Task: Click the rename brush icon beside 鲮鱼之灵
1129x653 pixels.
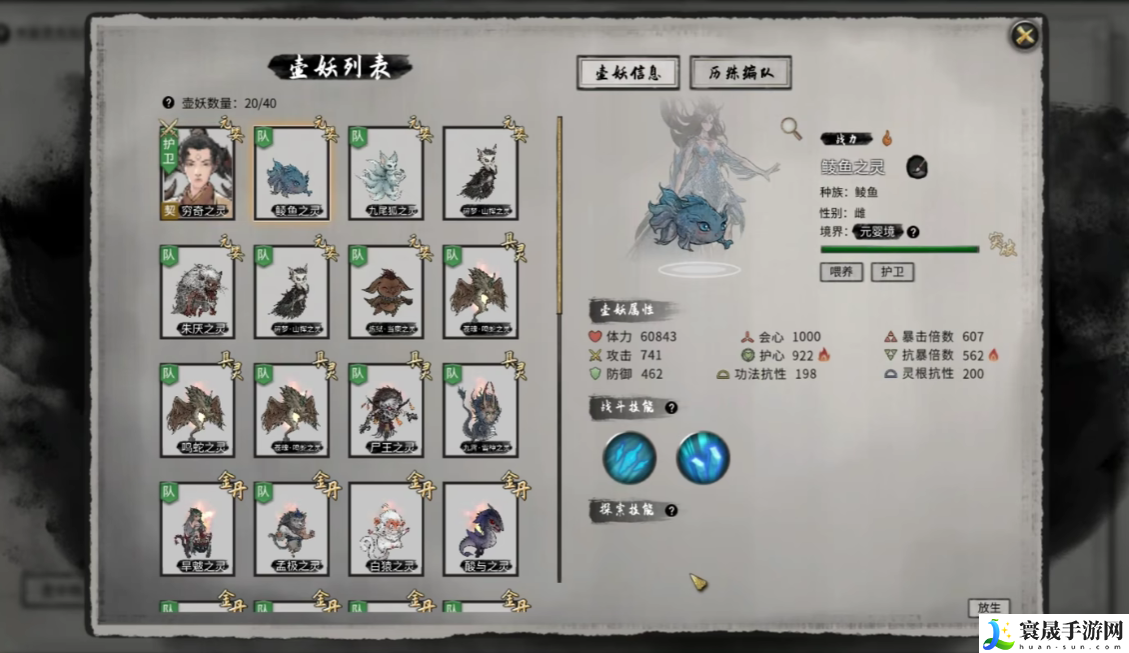Action: [x=917, y=167]
